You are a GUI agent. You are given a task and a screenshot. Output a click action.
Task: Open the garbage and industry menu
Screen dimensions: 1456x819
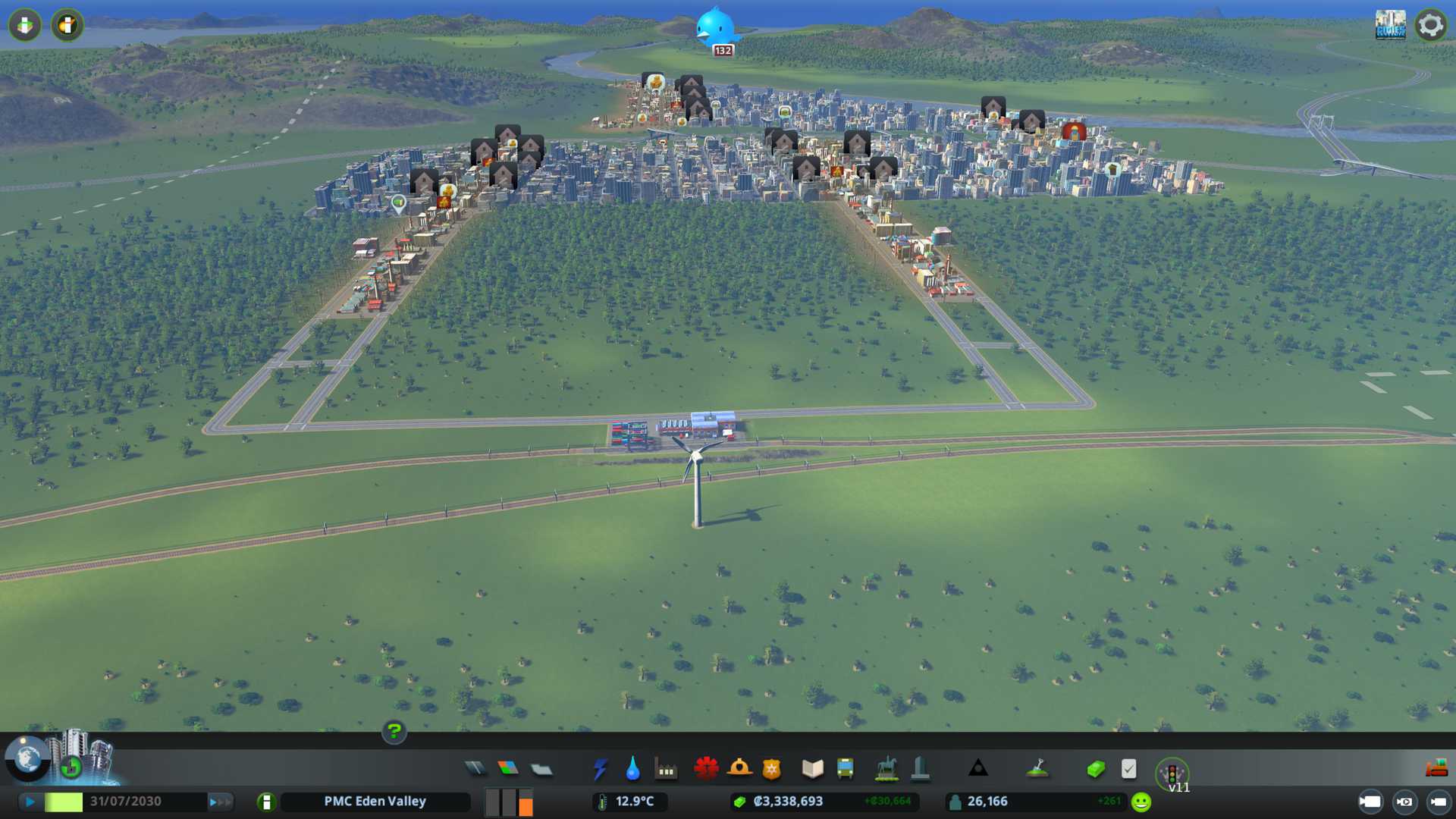click(666, 770)
